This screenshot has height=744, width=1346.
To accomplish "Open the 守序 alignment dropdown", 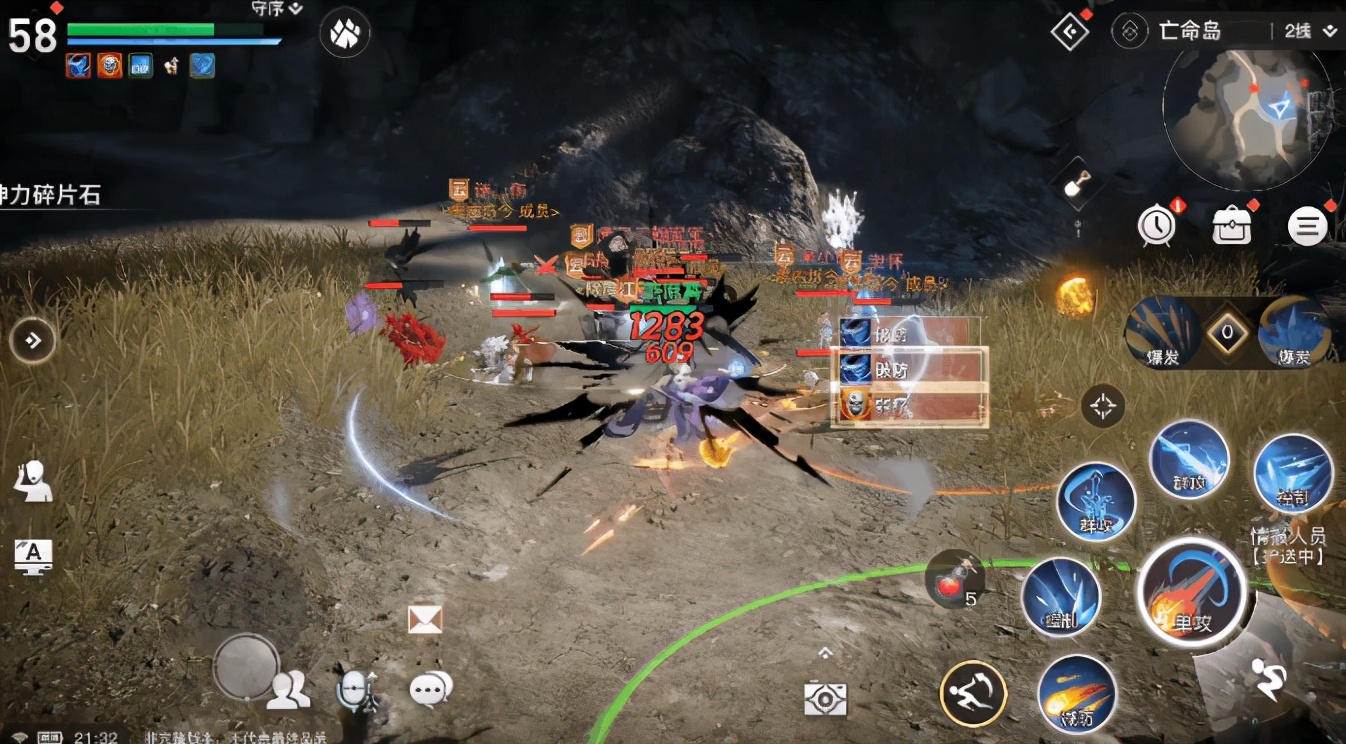I will 277,9.
